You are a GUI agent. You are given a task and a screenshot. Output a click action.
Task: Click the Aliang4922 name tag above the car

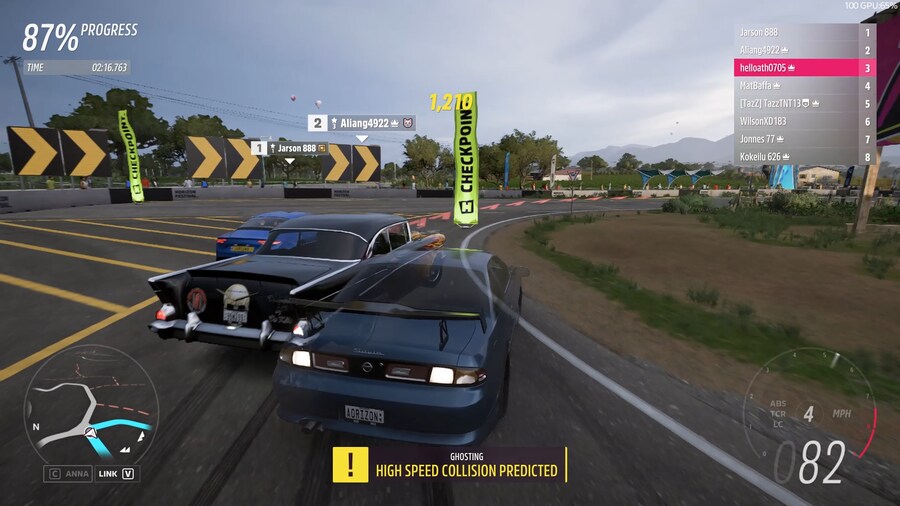tap(362, 123)
